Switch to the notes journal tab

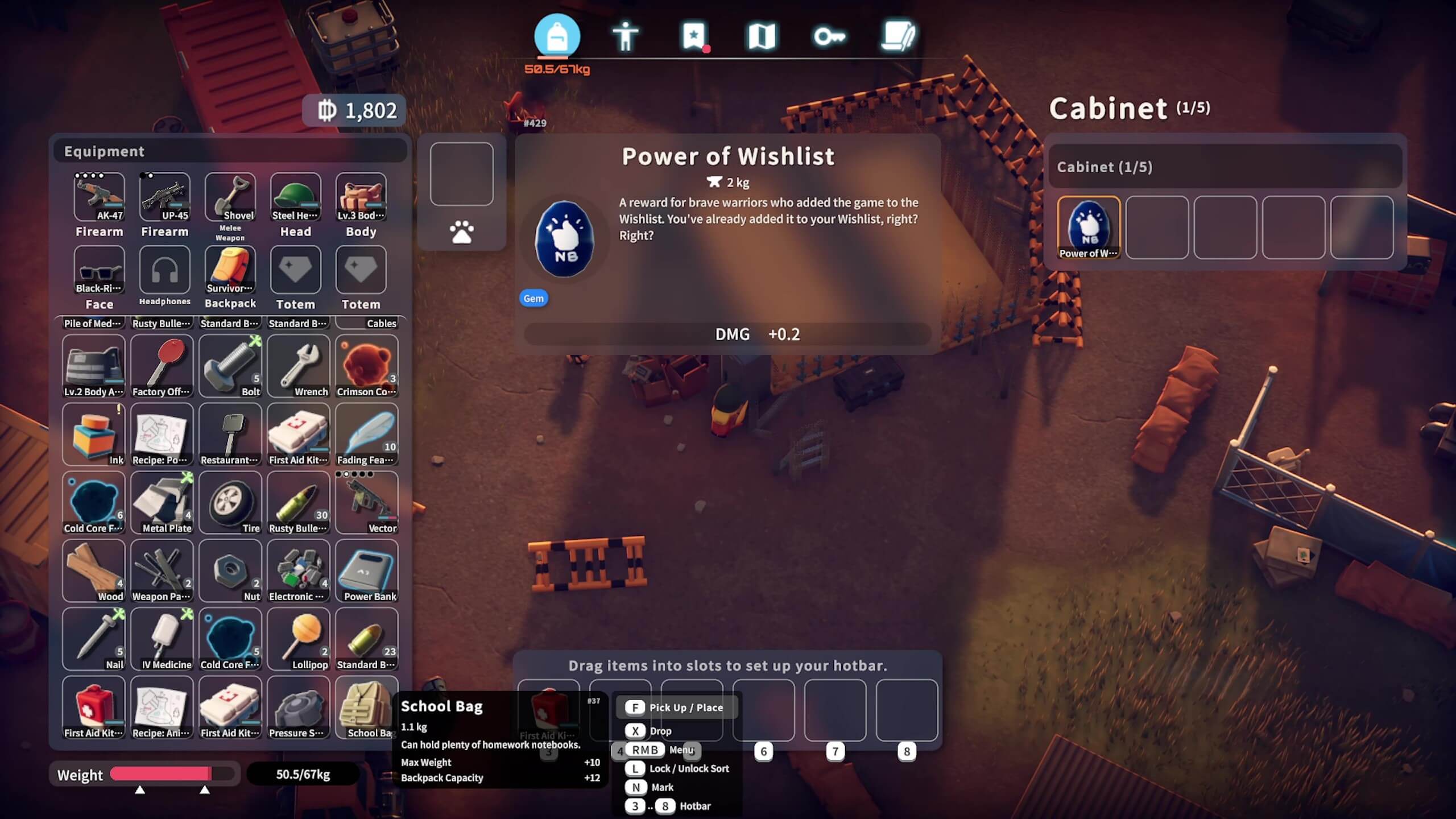pos(898,36)
